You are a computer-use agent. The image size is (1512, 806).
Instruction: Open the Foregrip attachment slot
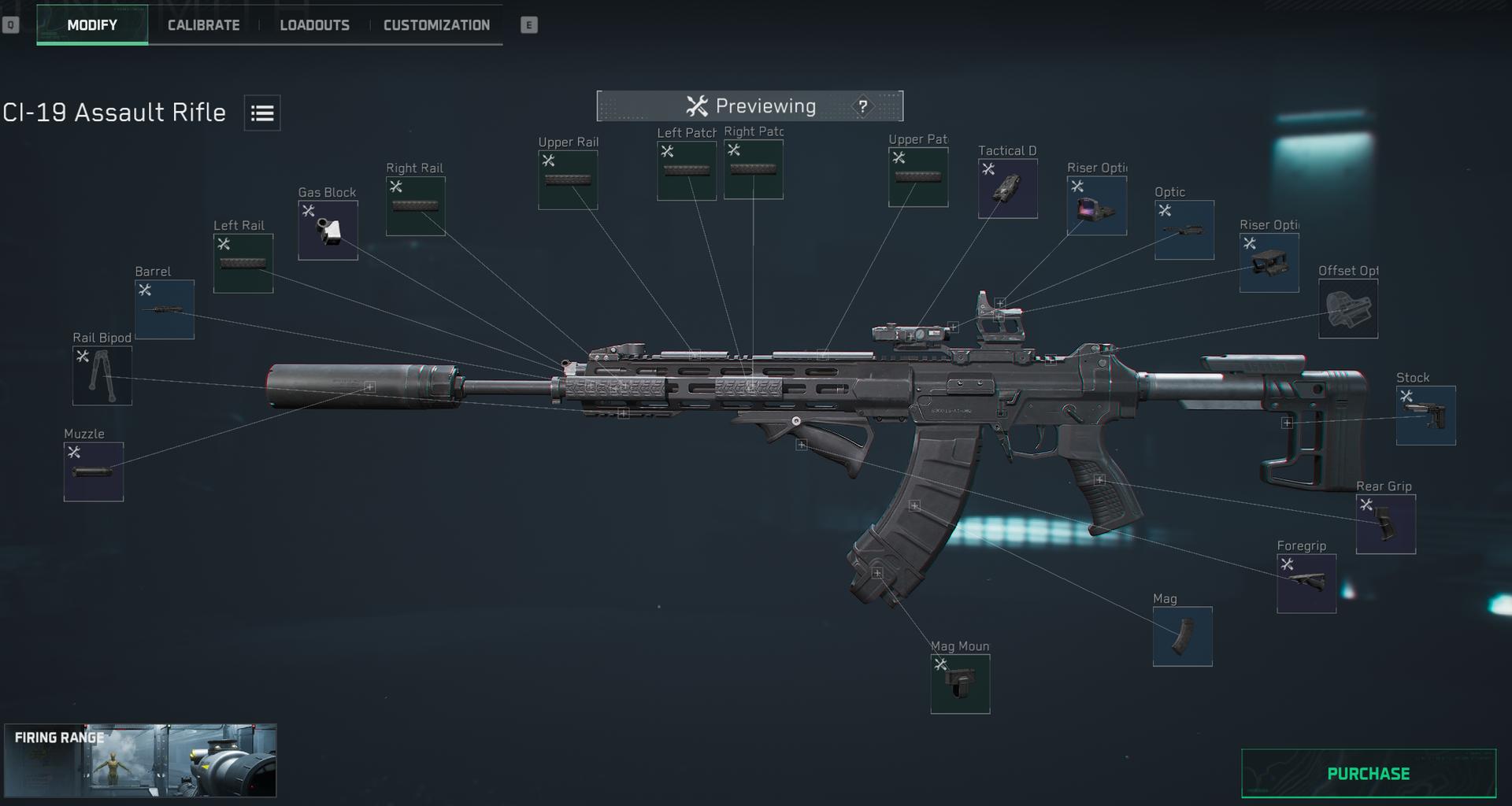(1306, 582)
